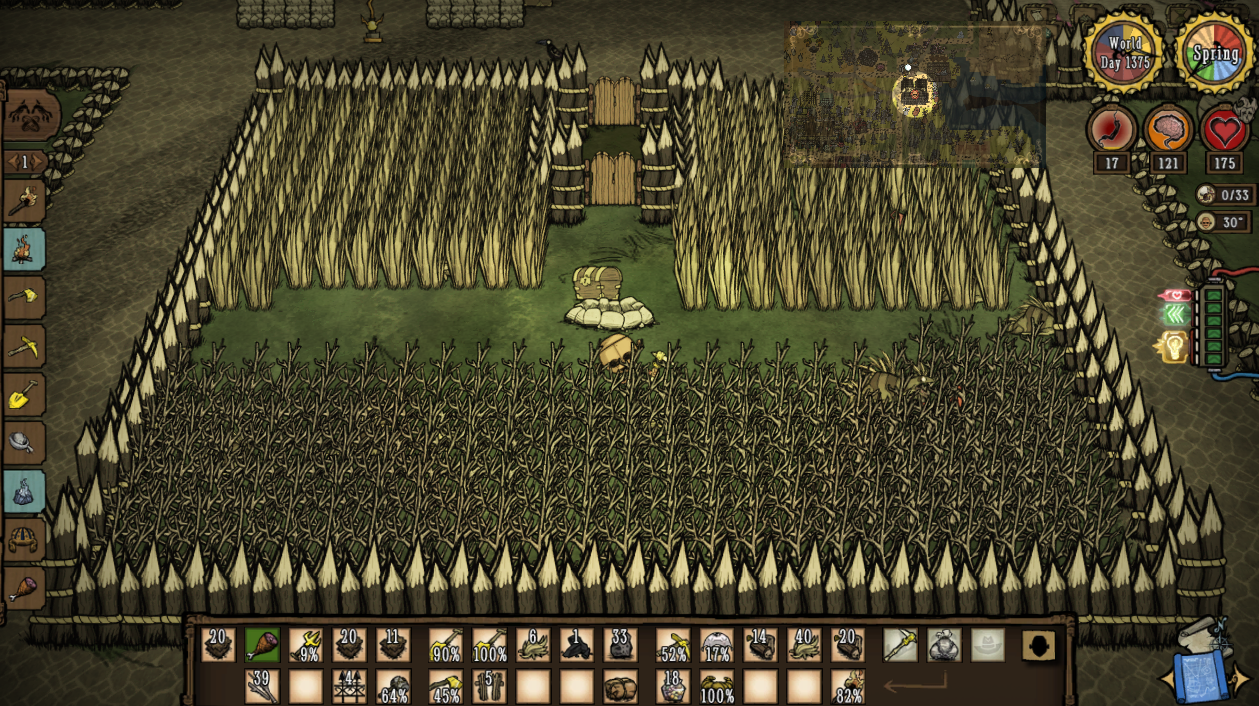Click the inspect self silhouette button
Viewport: 1259px width, 706px height.
click(x=1039, y=645)
